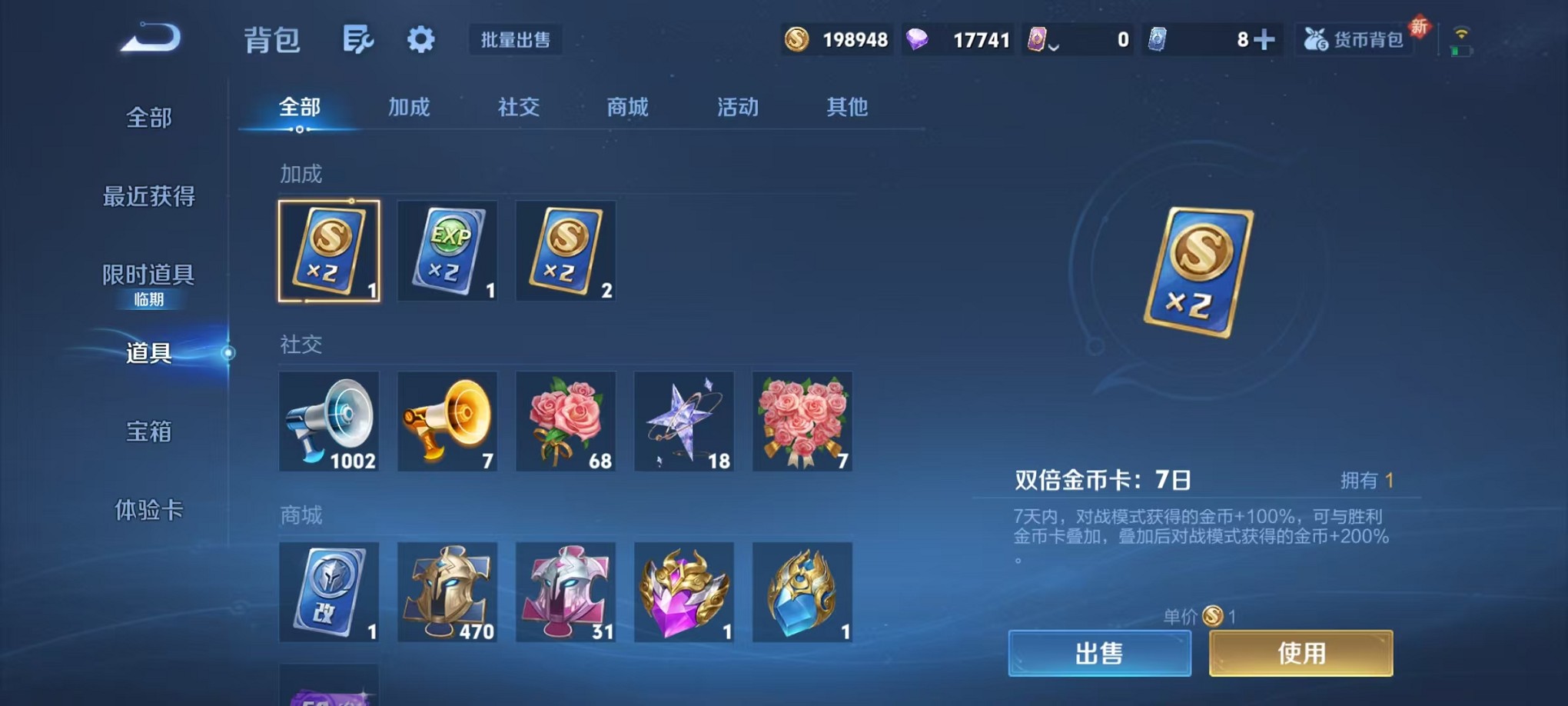Click the 使用 button to use the card

tap(1301, 652)
